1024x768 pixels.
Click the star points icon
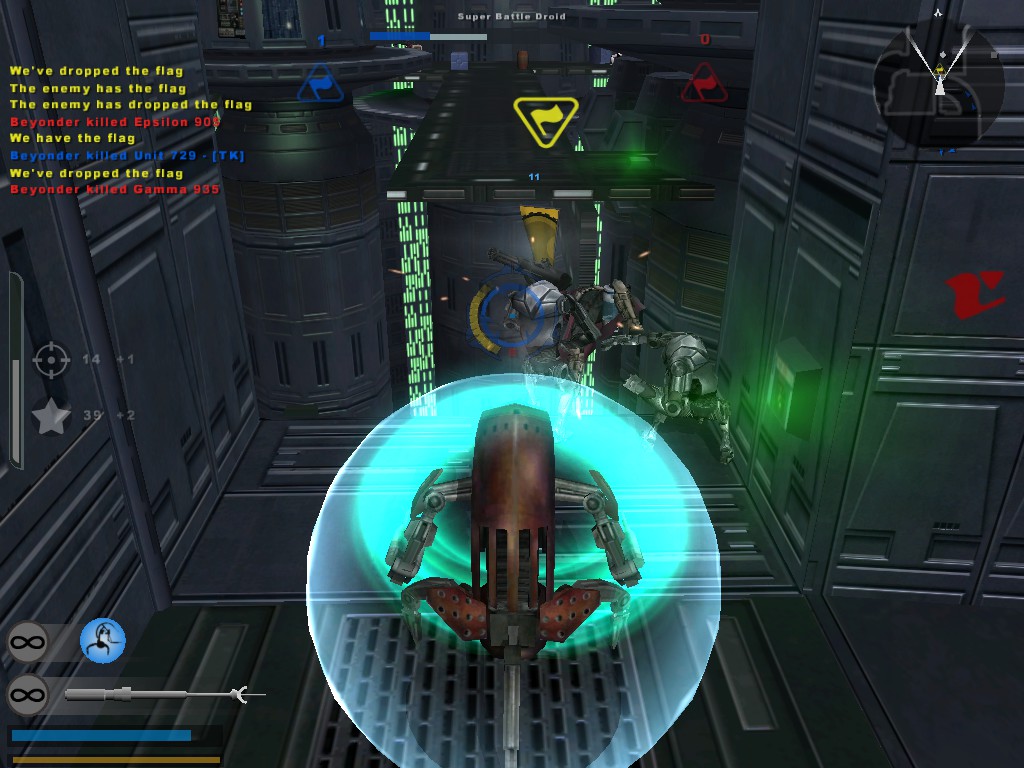[51, 416]
